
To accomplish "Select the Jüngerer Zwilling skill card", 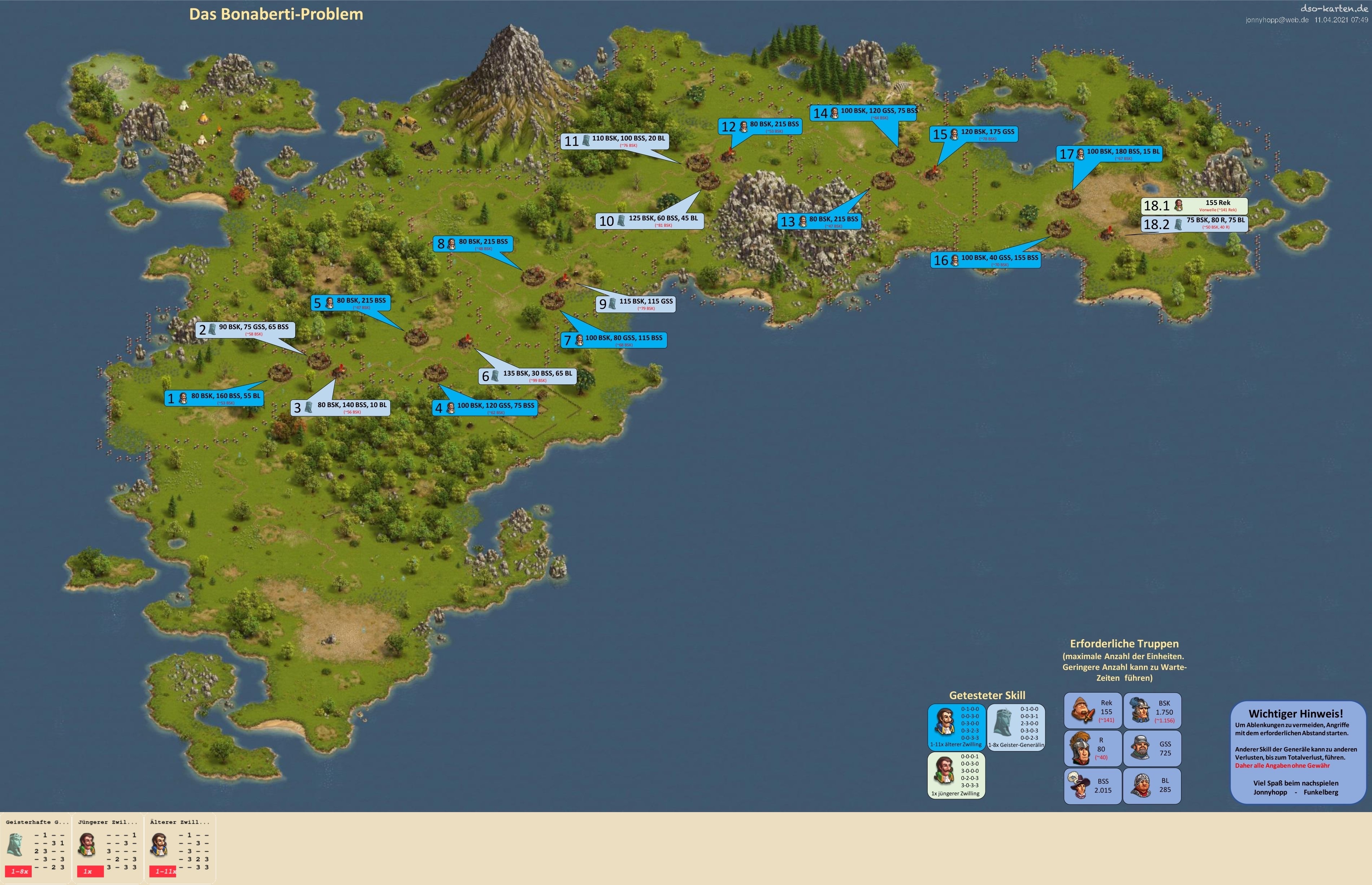I will point(108,848).
